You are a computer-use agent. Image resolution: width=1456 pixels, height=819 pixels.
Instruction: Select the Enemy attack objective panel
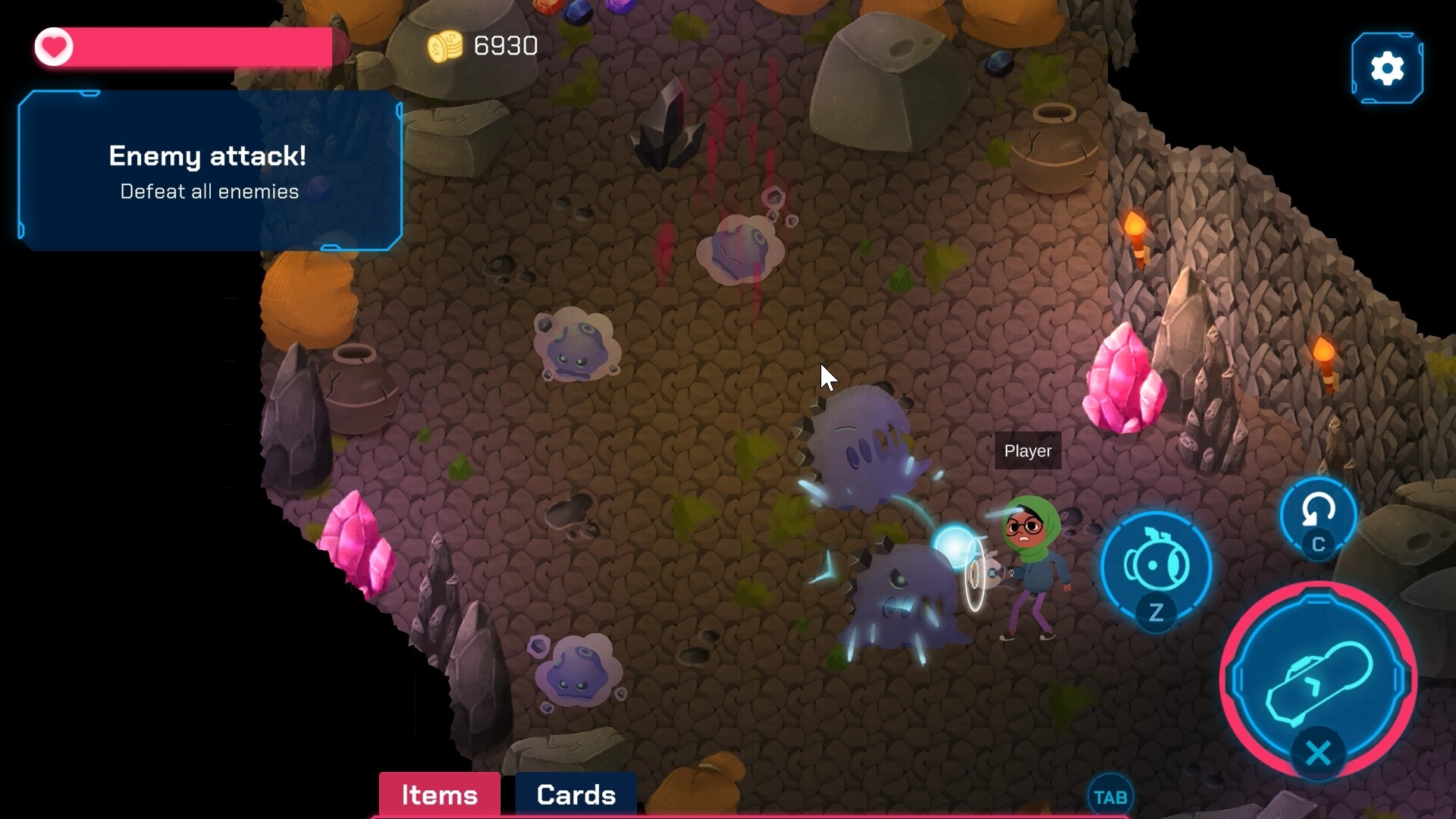pos(209,171)
